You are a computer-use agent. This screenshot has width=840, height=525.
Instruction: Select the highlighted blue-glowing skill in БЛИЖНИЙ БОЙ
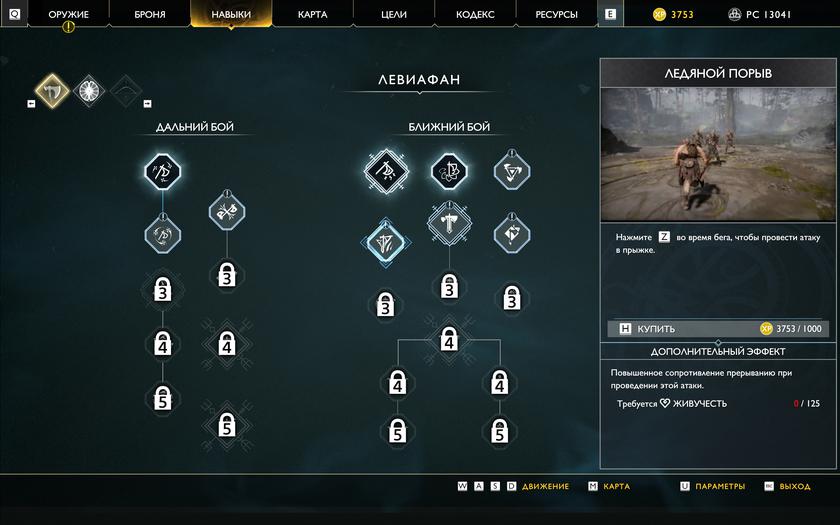point(386,241)
